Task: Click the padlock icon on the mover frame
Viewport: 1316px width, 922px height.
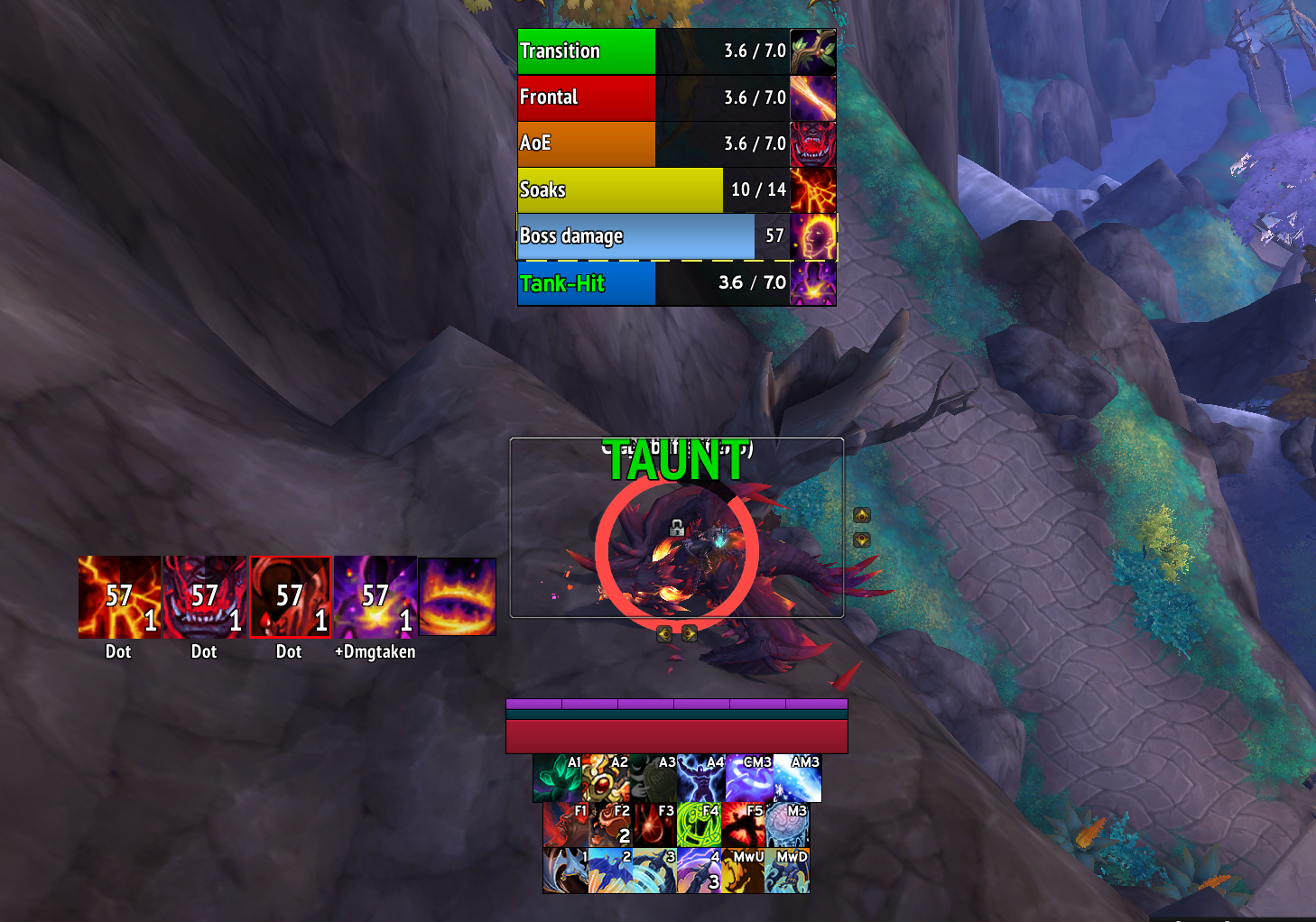Action: [677, 528]
